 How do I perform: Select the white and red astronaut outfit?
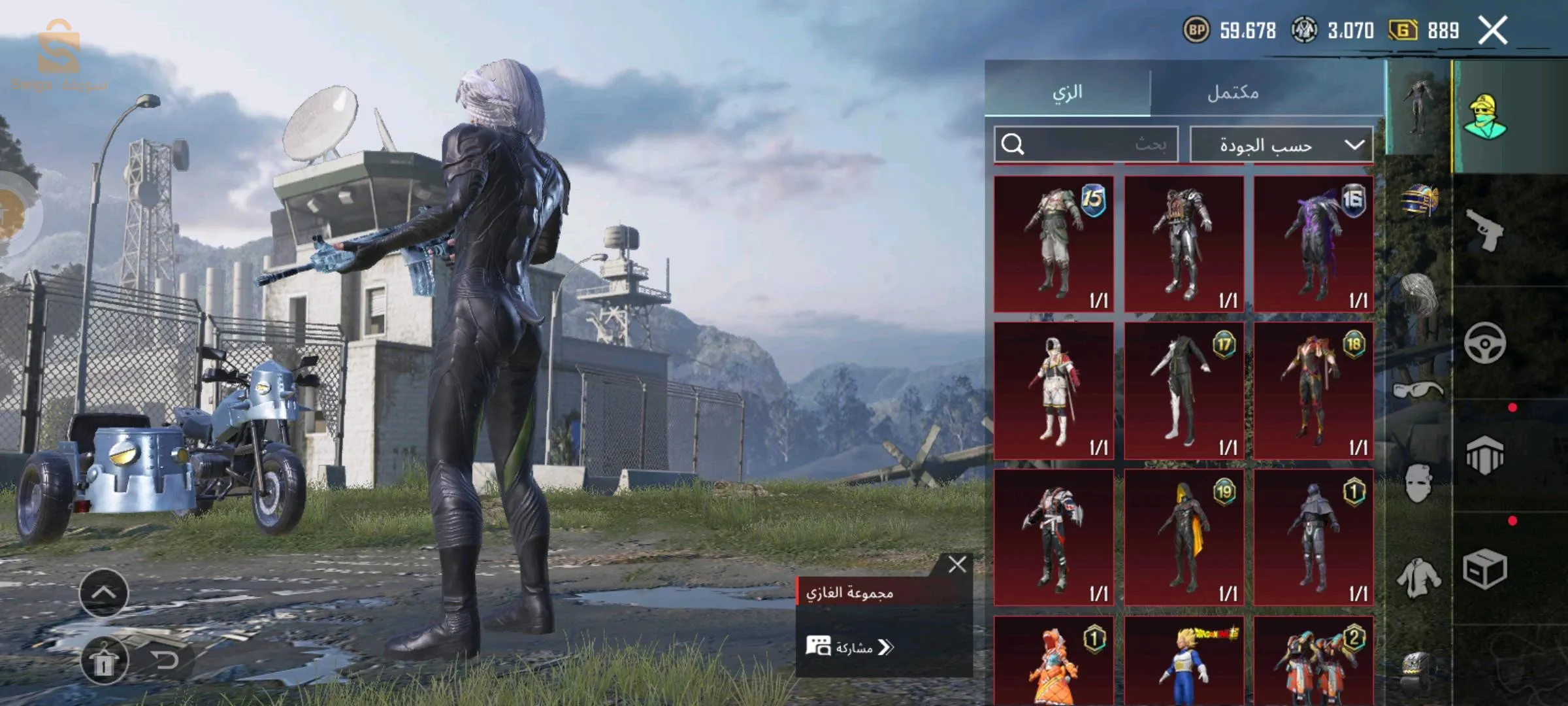point(1053,390)
